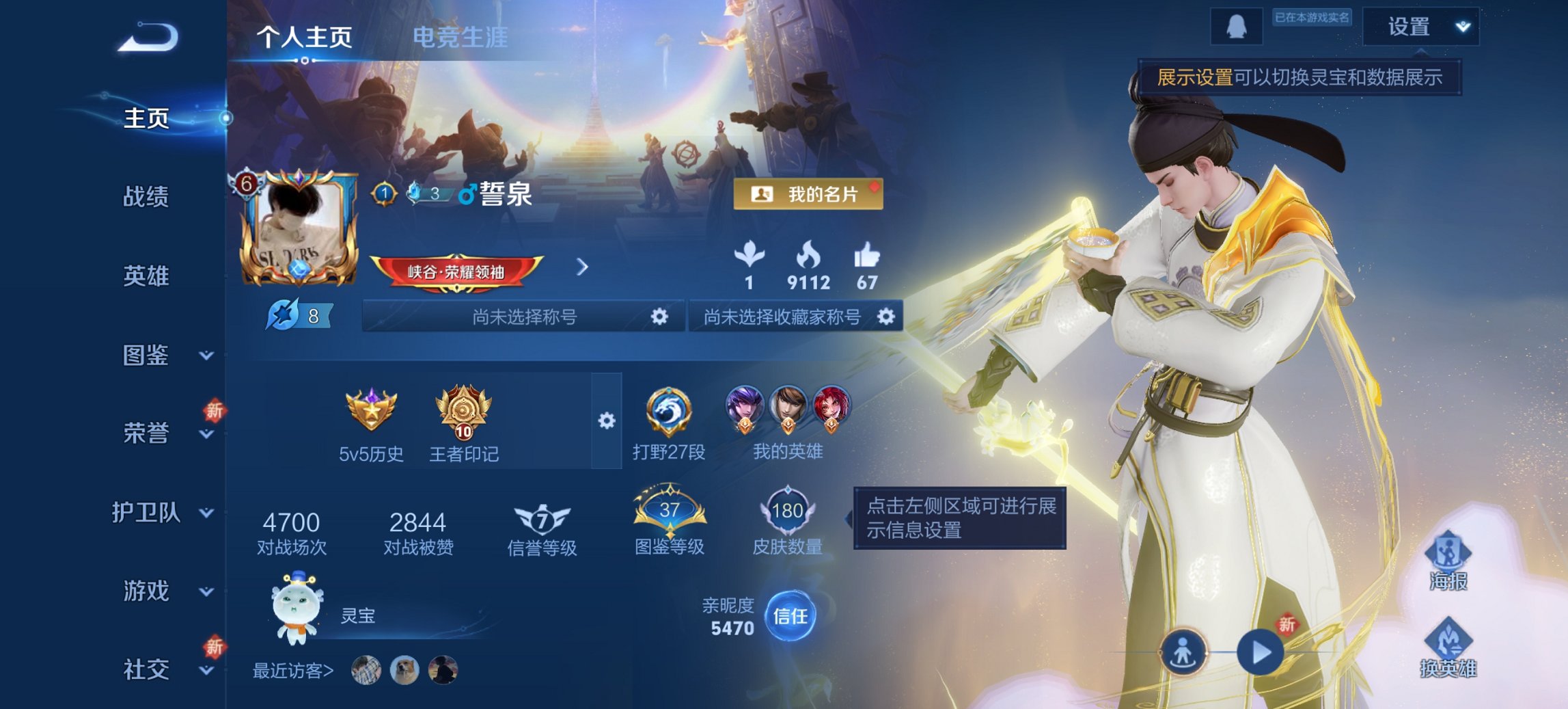Open the 信誉等级 credit level icon
This screenshot has width=1568, height=709.
click(x=542, y=521)
